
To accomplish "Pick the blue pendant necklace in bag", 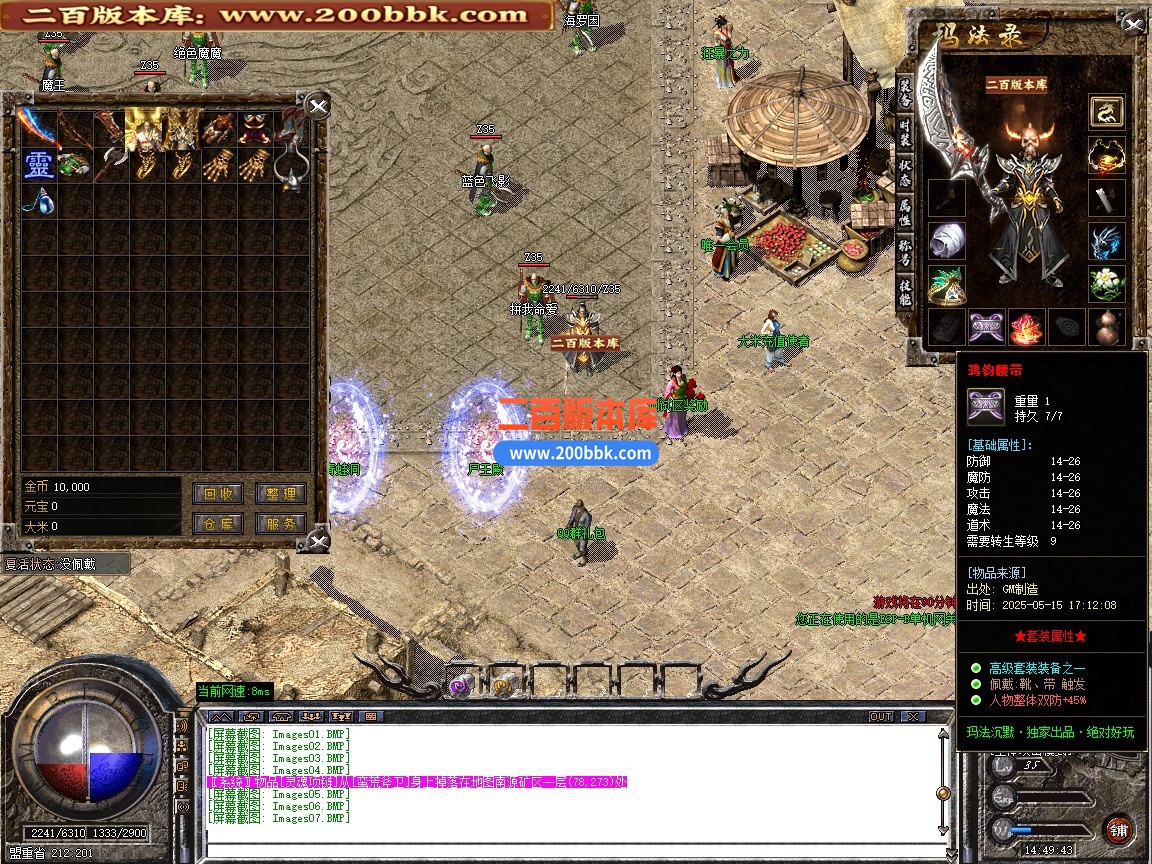I will point(39,199).
